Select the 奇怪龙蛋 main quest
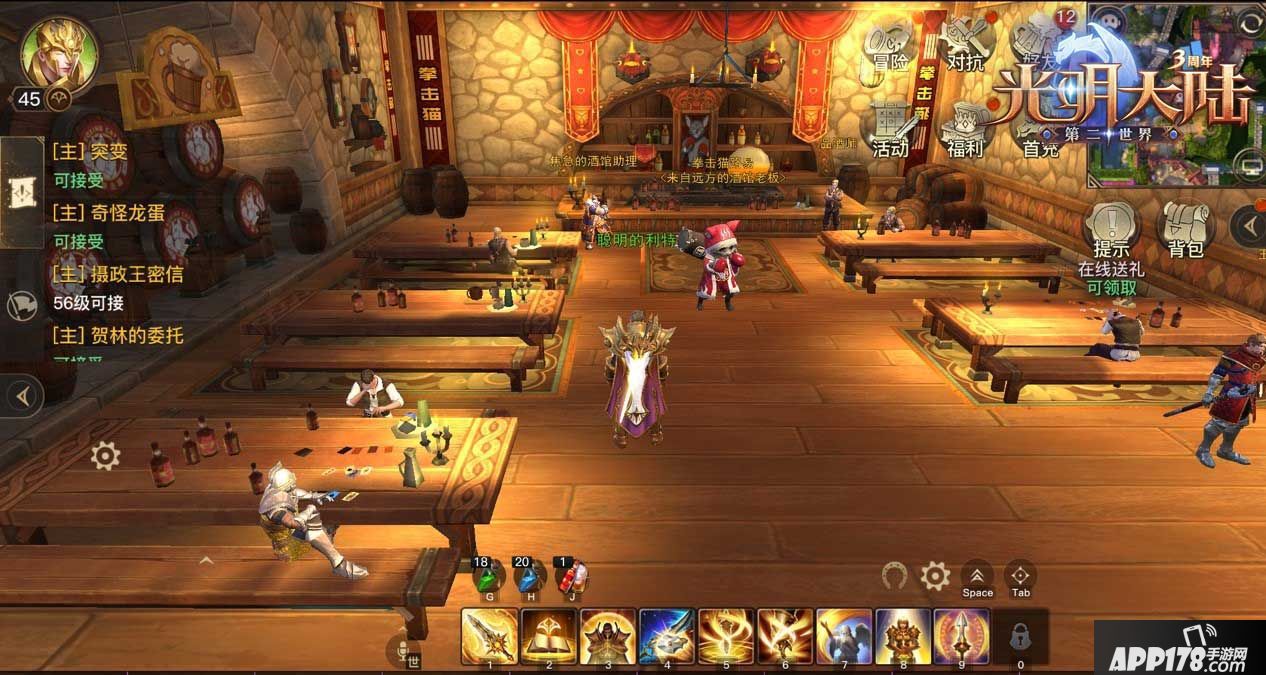The height and width of the screenshot is (675, 1266). point(109,213)
